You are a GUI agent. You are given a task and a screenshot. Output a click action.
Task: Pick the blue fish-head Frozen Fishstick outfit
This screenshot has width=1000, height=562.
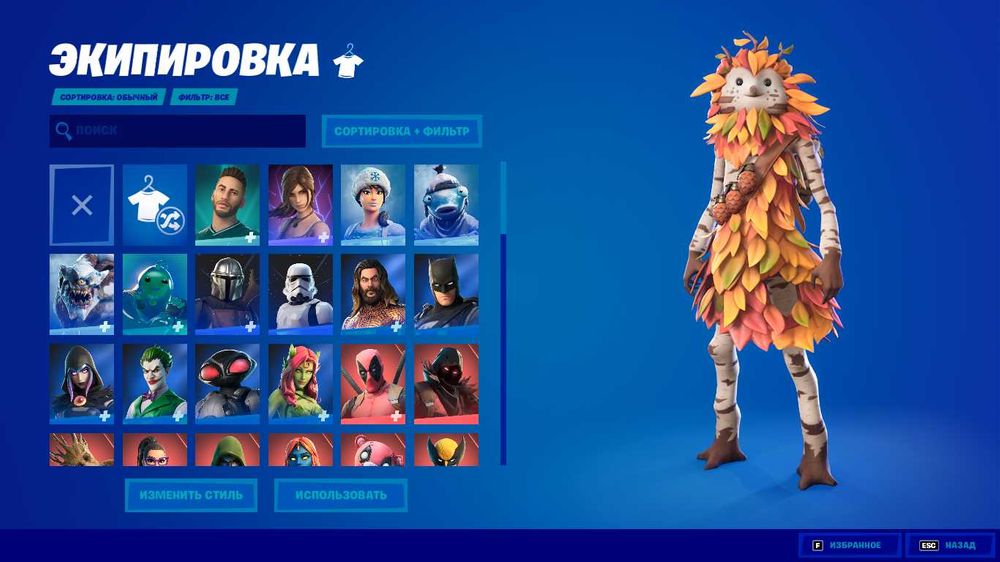[x=446, y=205]
